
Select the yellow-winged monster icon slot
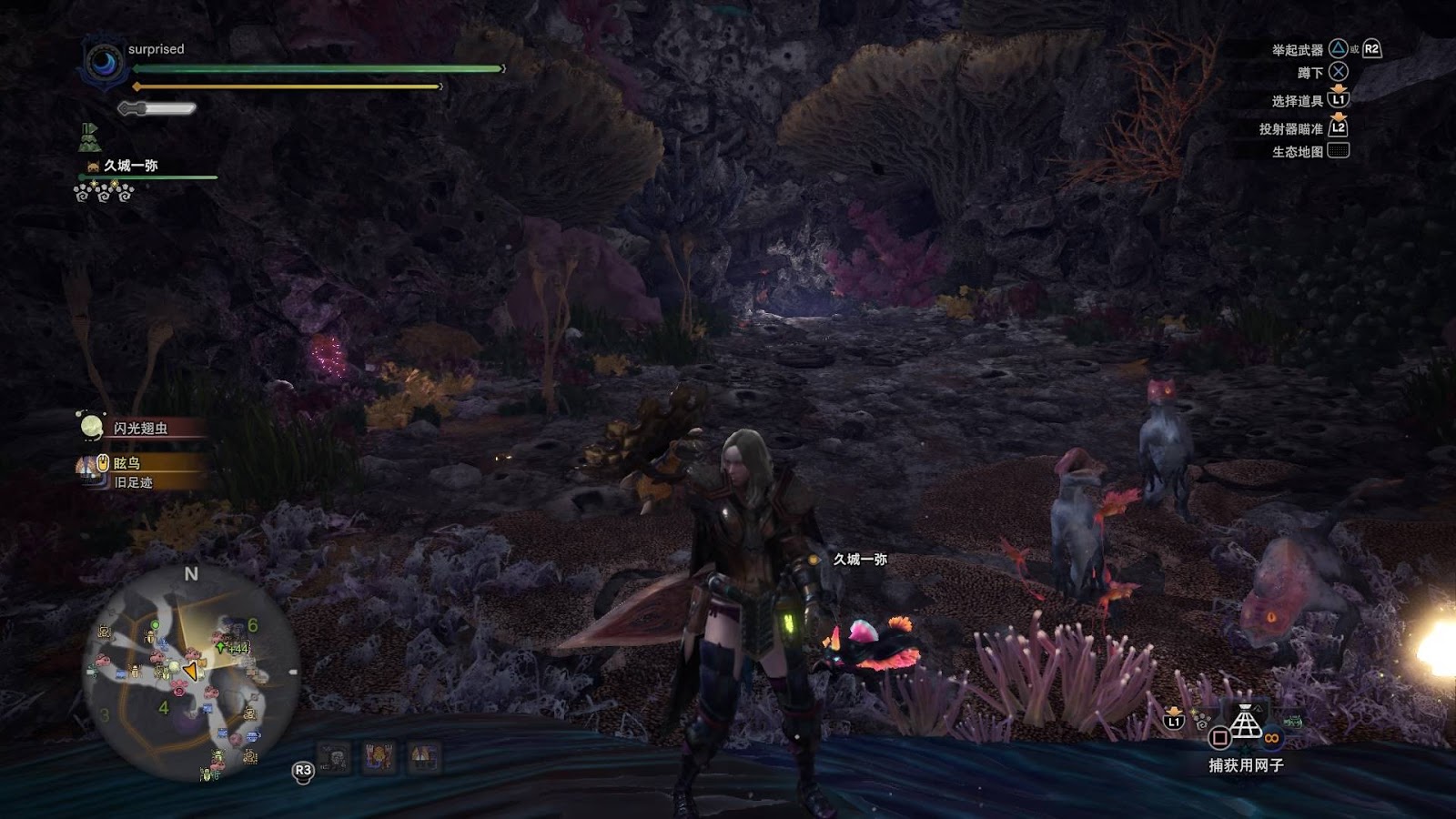[x=423, y=757]
